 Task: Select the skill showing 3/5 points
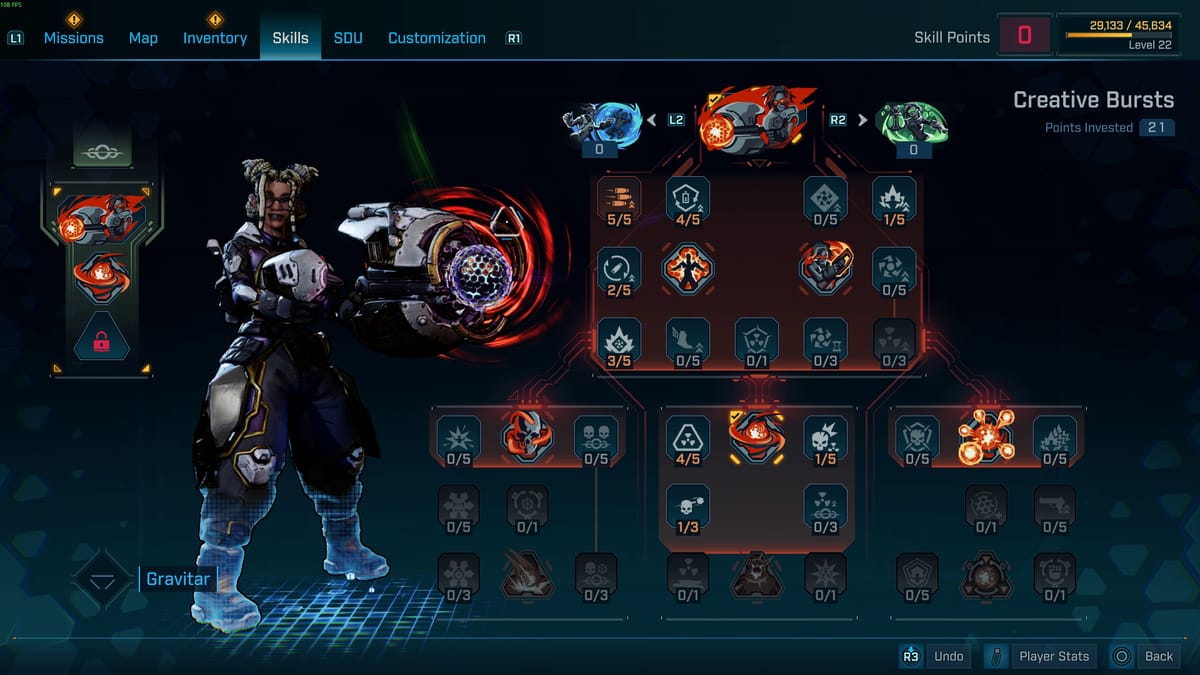(619, 339)
